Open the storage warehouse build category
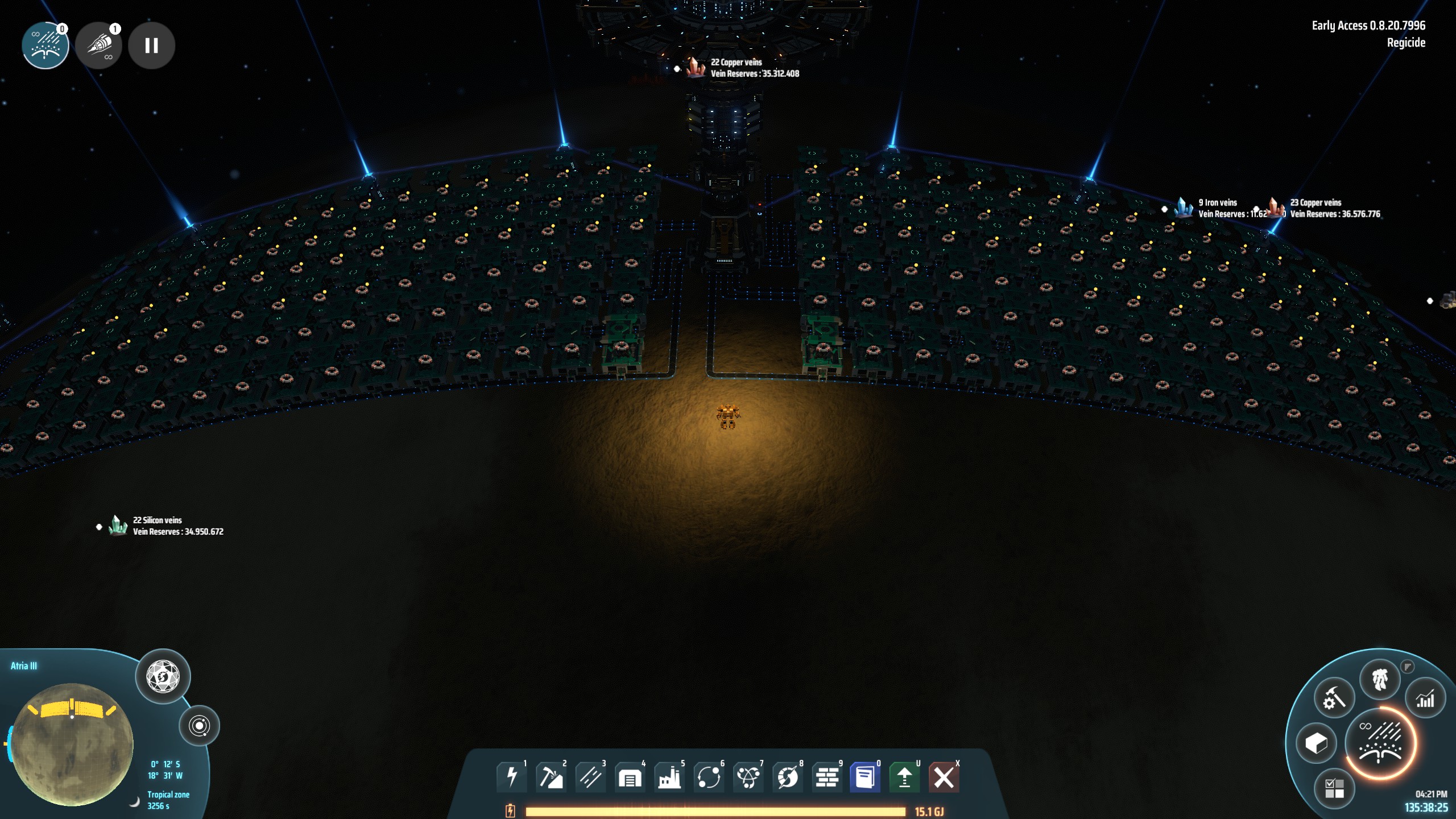The image size is (1456, 819). (x=630, y=777)
